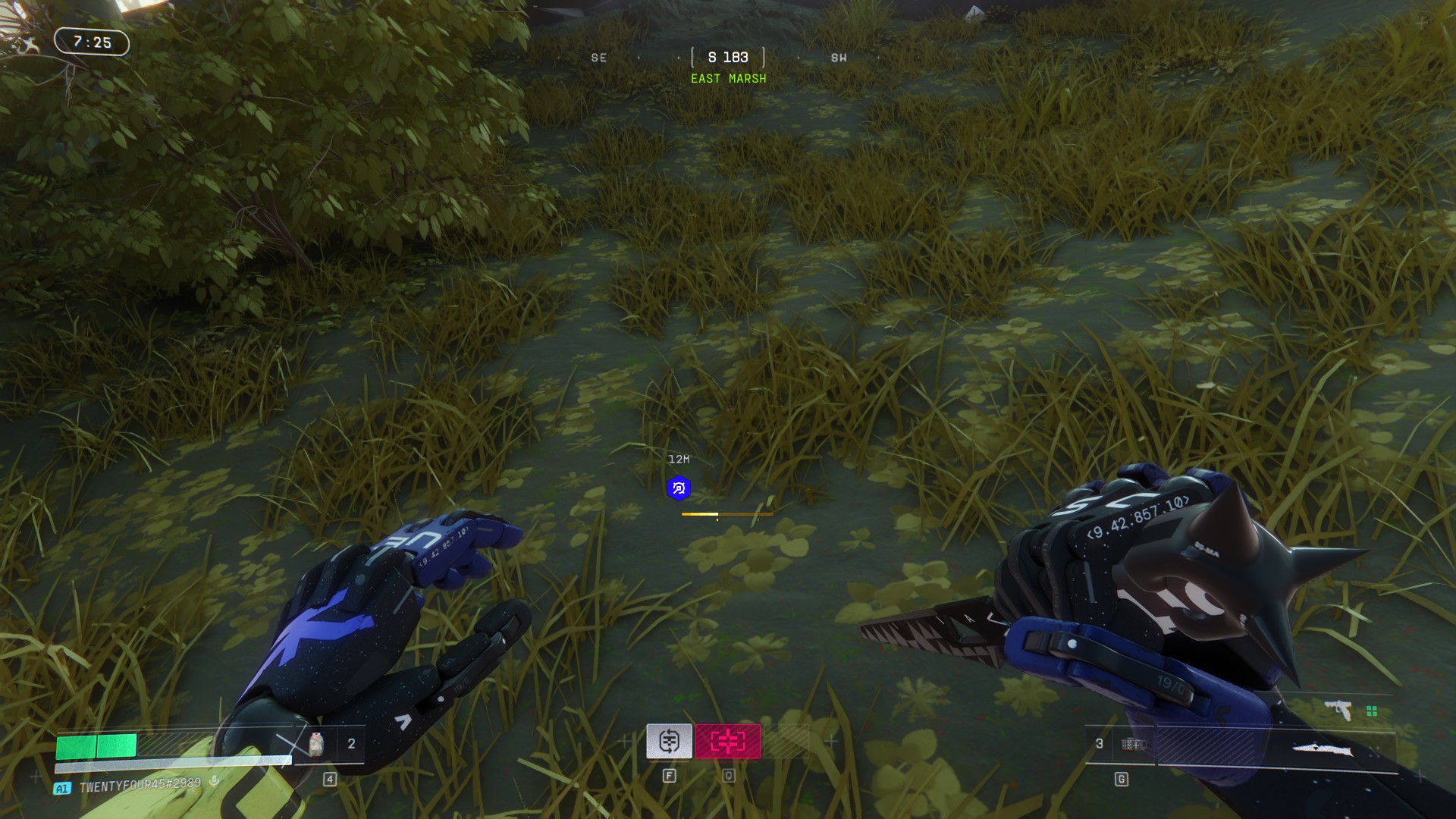1456x819 pixels.
Task: Trigger the red crosshair ability icon
Action: click(728, 741)
